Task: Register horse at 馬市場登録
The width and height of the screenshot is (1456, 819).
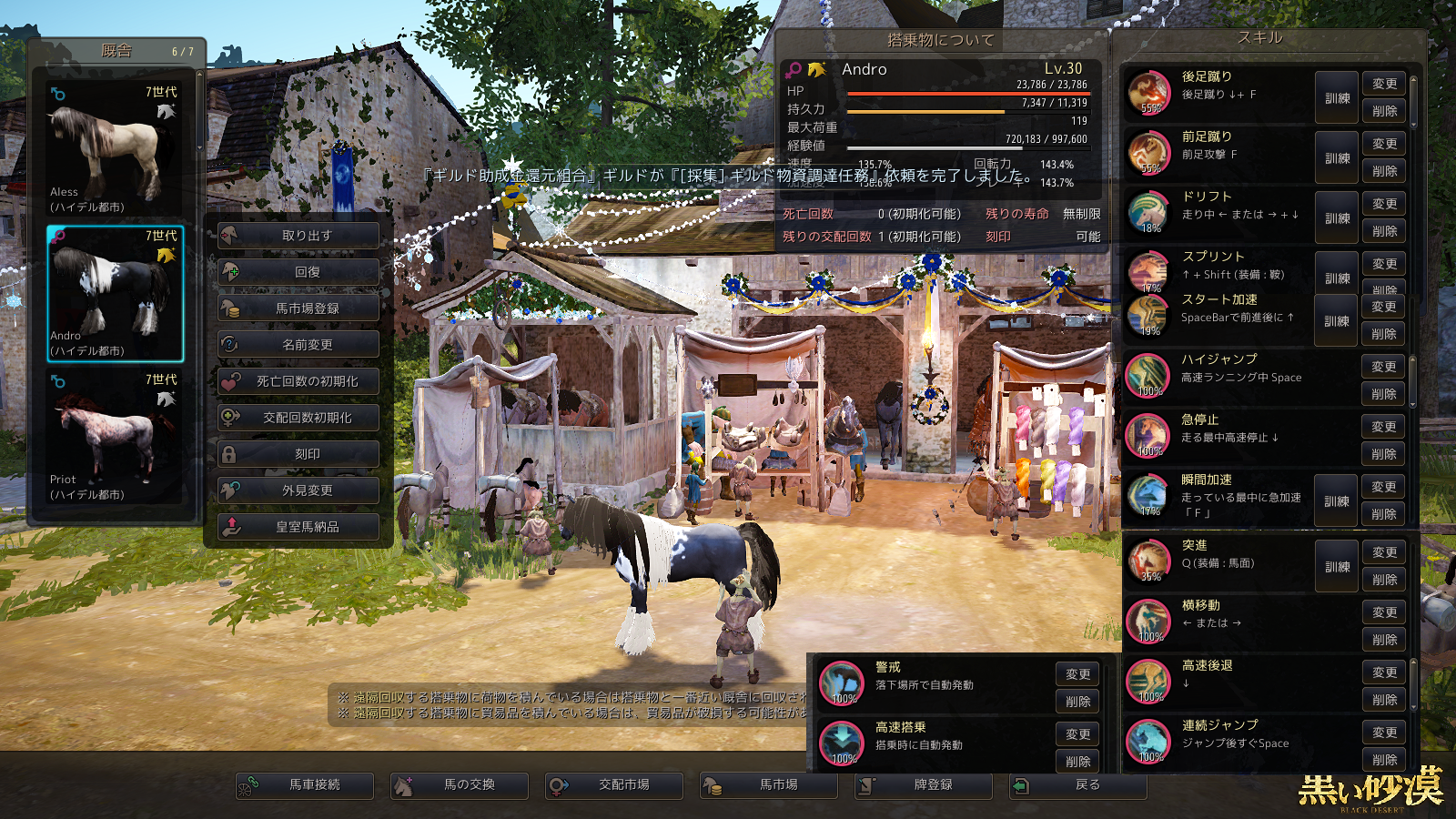Action: coord(298,308)
